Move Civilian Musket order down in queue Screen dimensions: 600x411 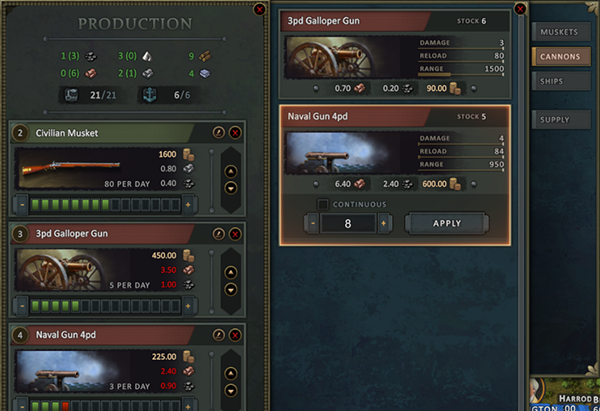tap(230, 186)
